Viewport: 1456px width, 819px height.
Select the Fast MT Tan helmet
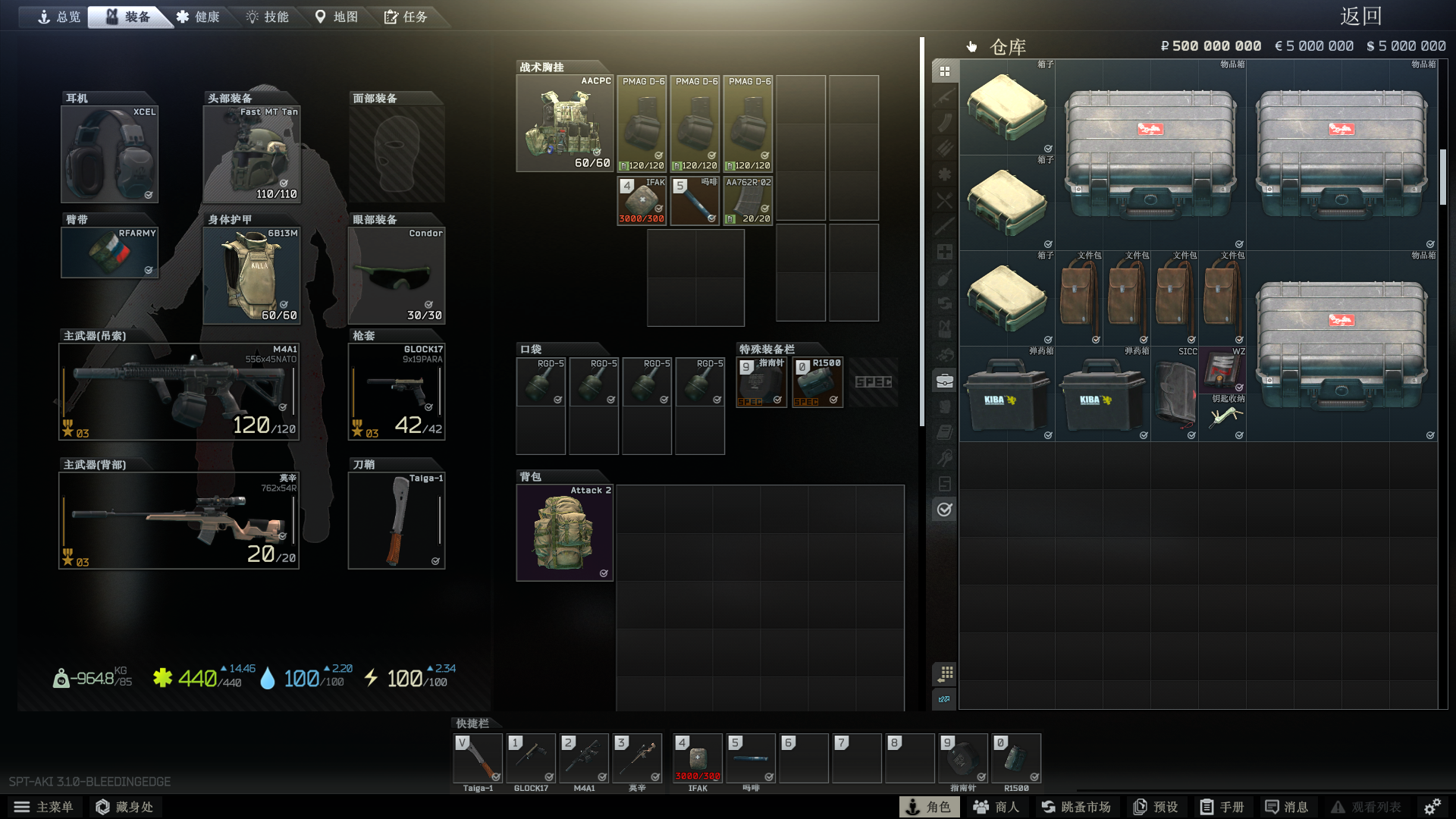point(252,154)
